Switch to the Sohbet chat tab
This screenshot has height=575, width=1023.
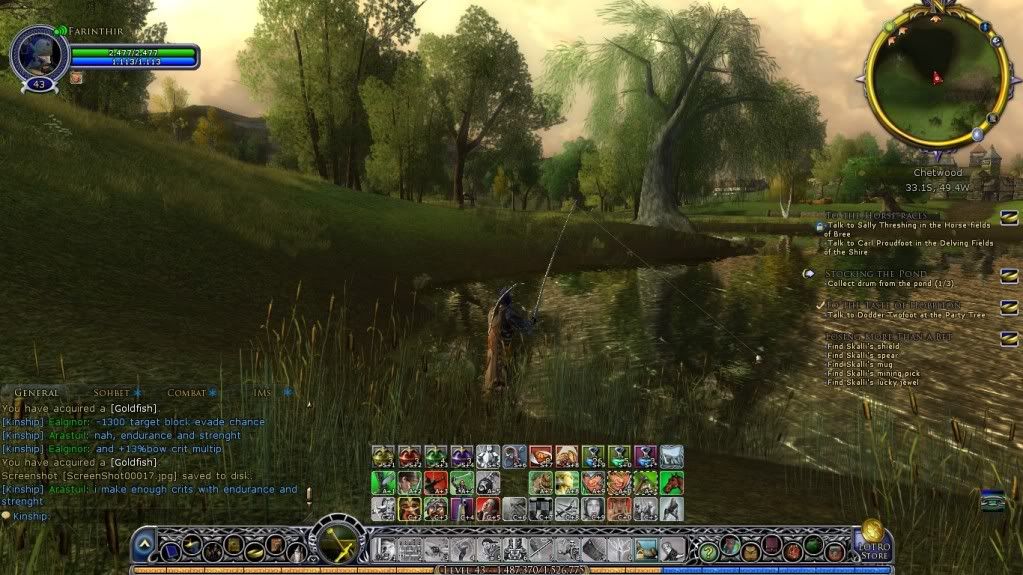click(x=112, y=393)
